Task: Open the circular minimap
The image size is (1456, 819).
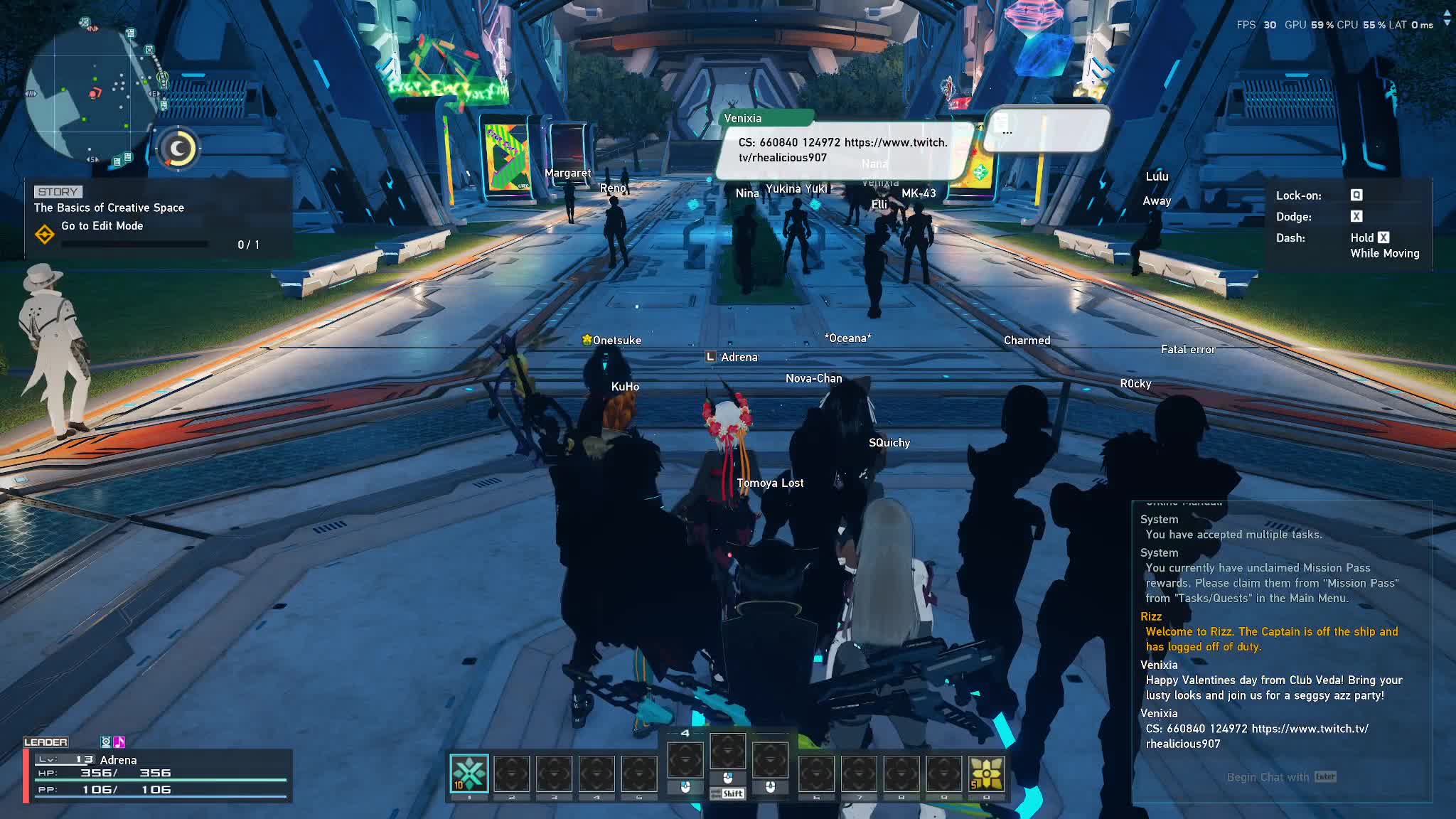Action: (91, 94)
